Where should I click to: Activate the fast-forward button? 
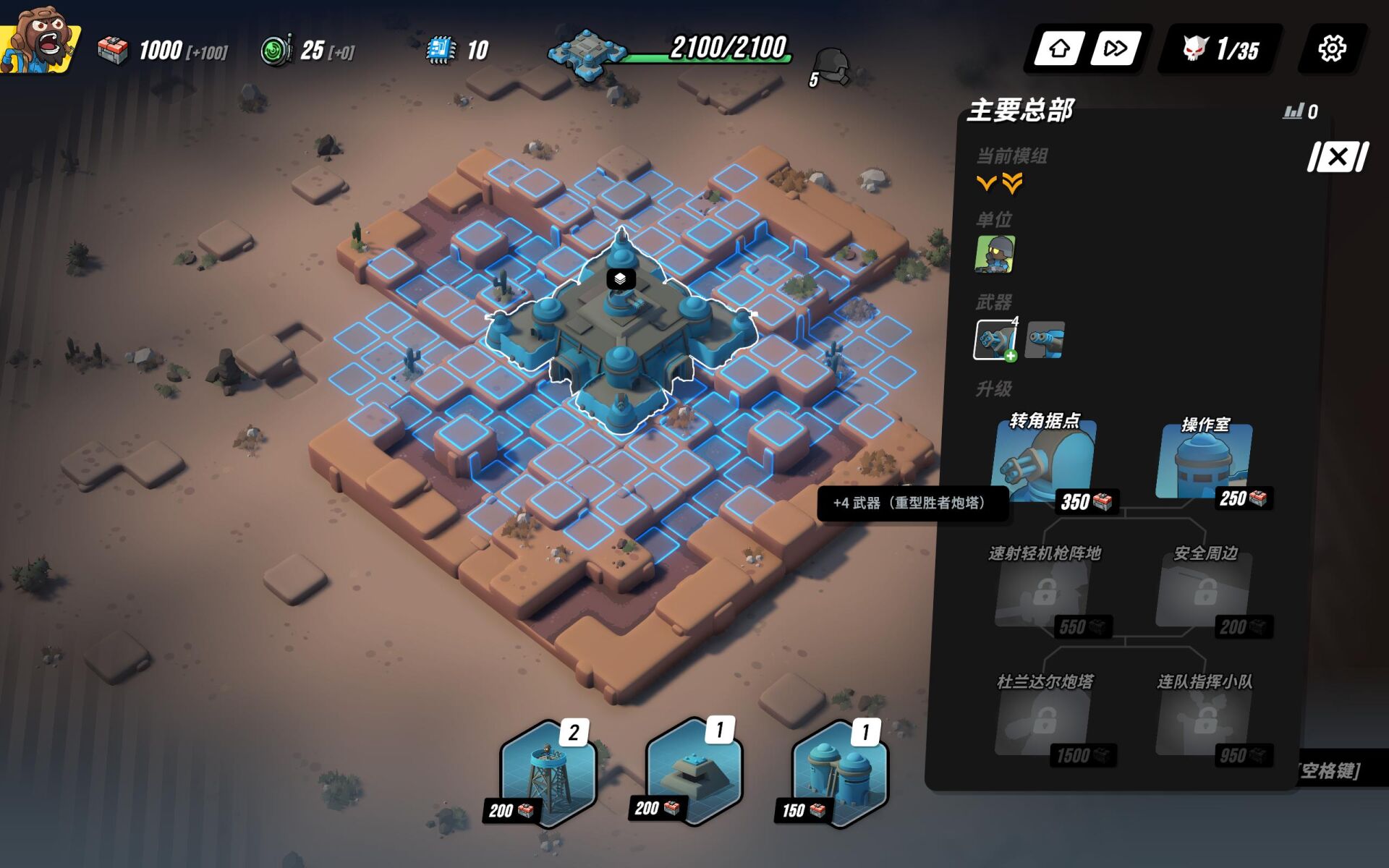pyautogui.click(x=1115, y=49)
